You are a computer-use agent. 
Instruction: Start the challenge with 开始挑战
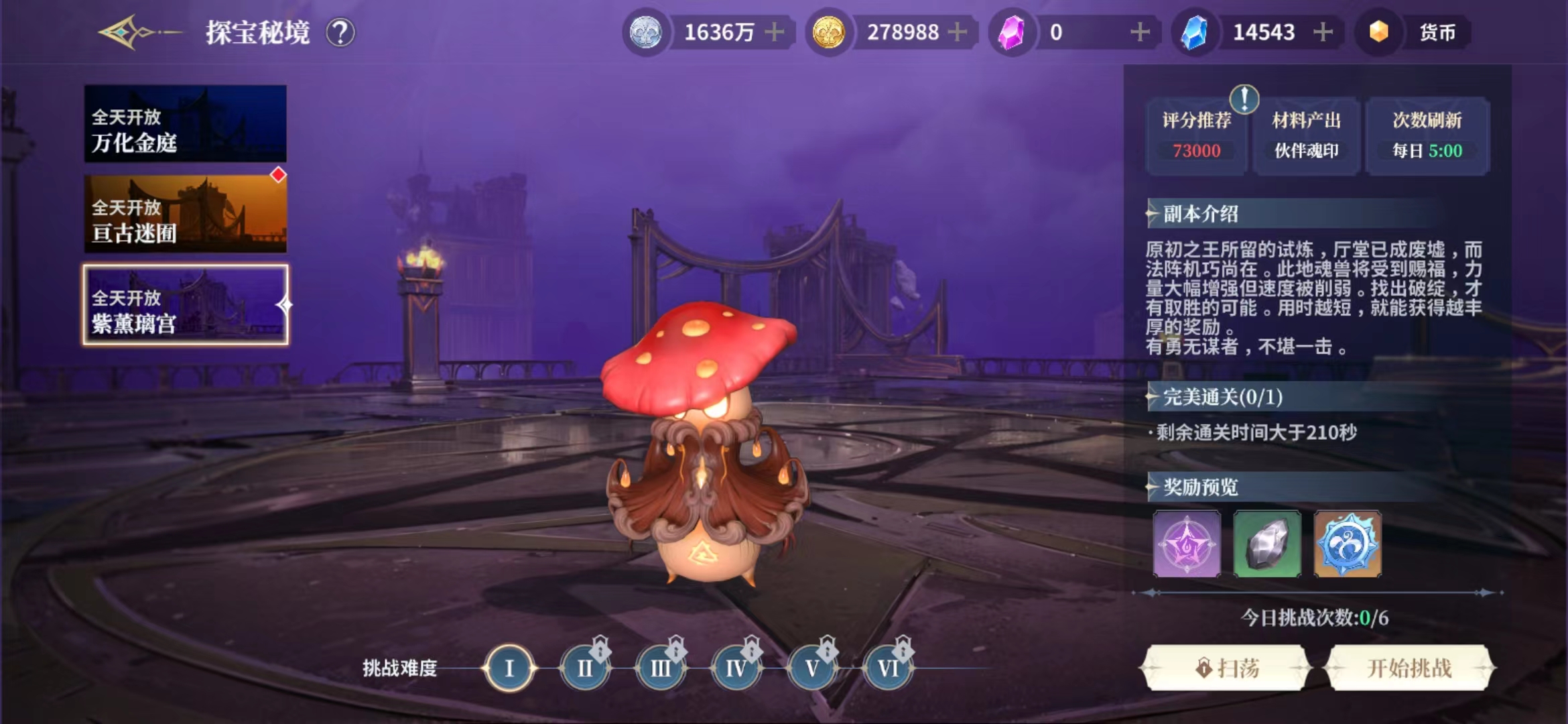(1409, 668)
